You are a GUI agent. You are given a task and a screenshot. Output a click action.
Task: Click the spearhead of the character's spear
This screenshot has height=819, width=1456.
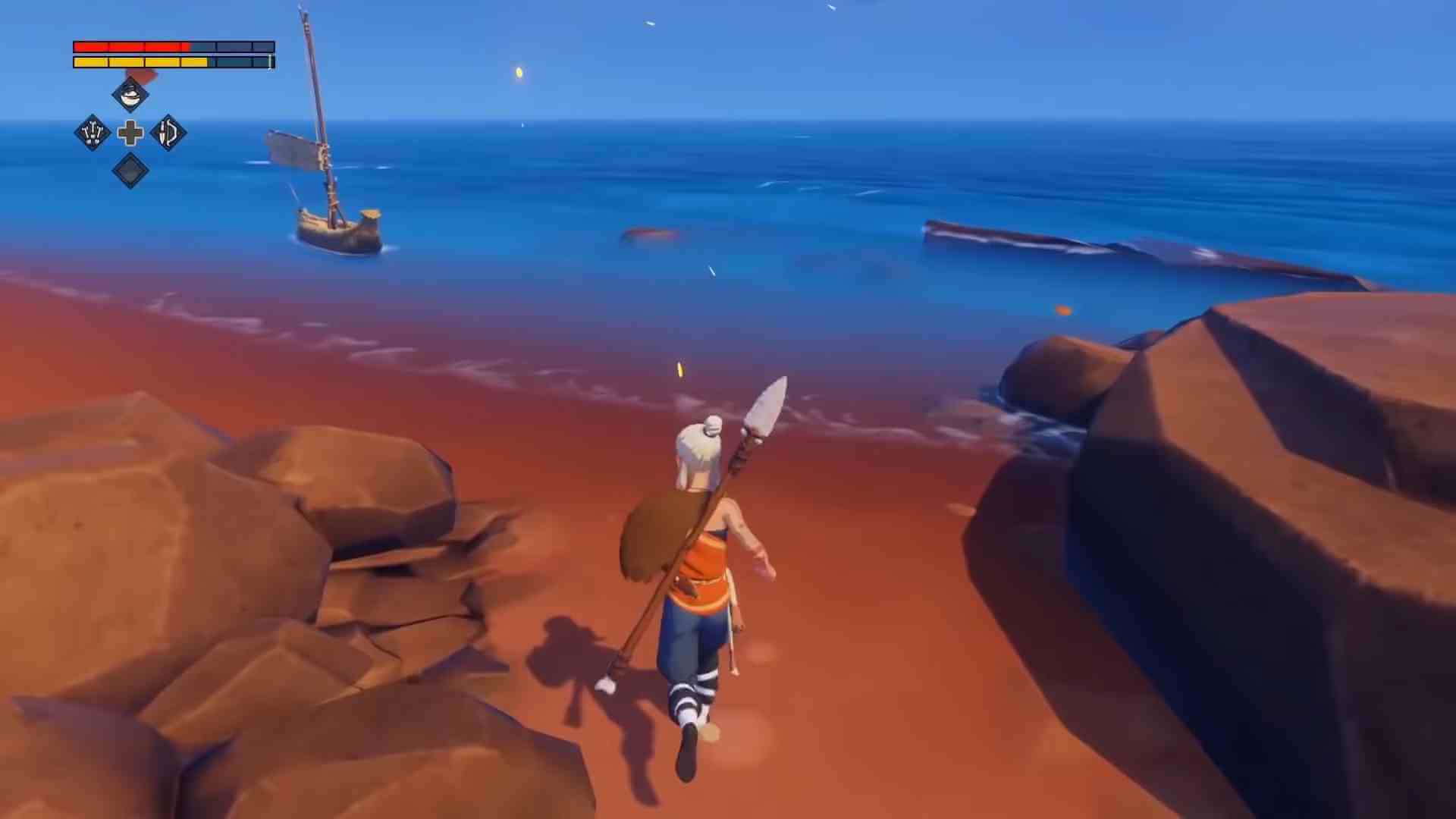pyautogui.click(x=766, y=402)
